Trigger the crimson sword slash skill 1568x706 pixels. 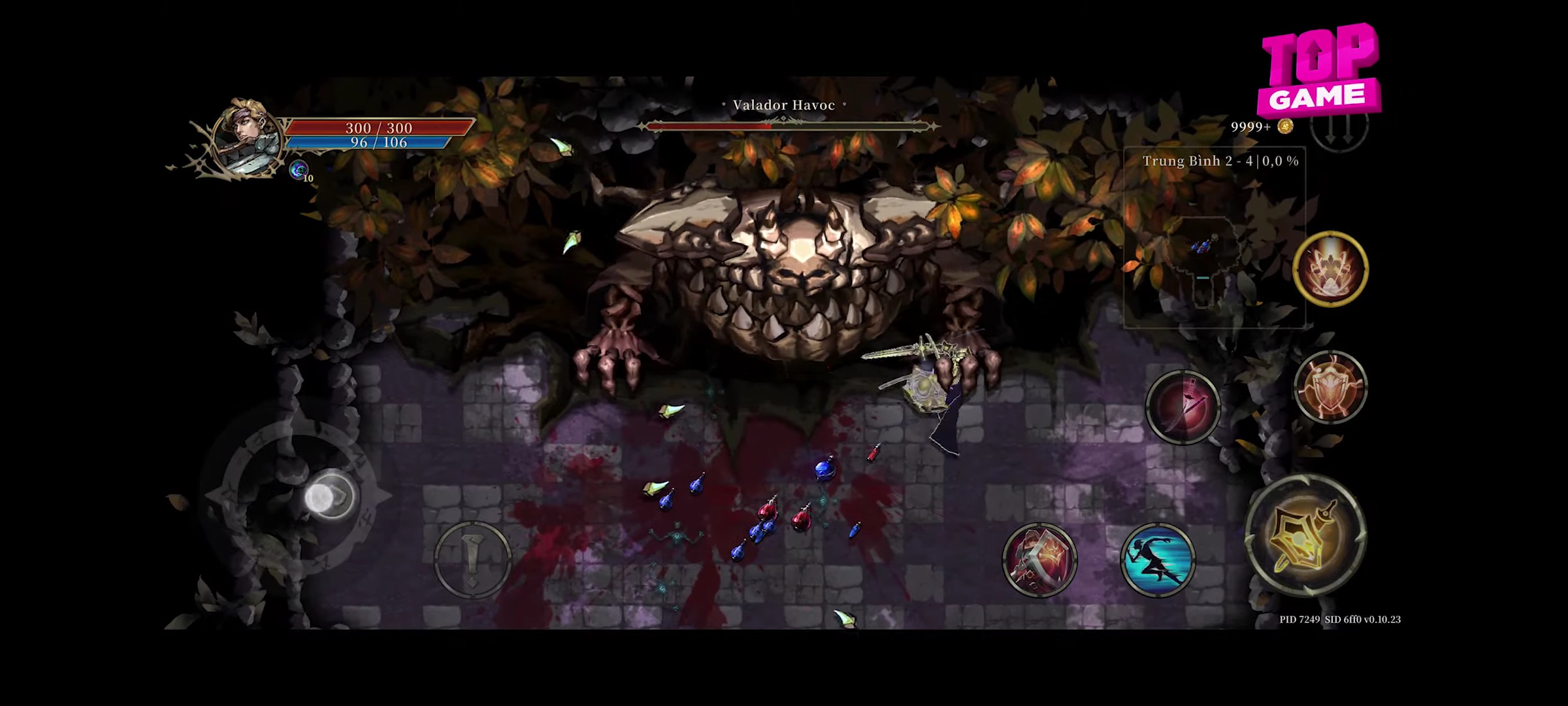click(1183, 407)
